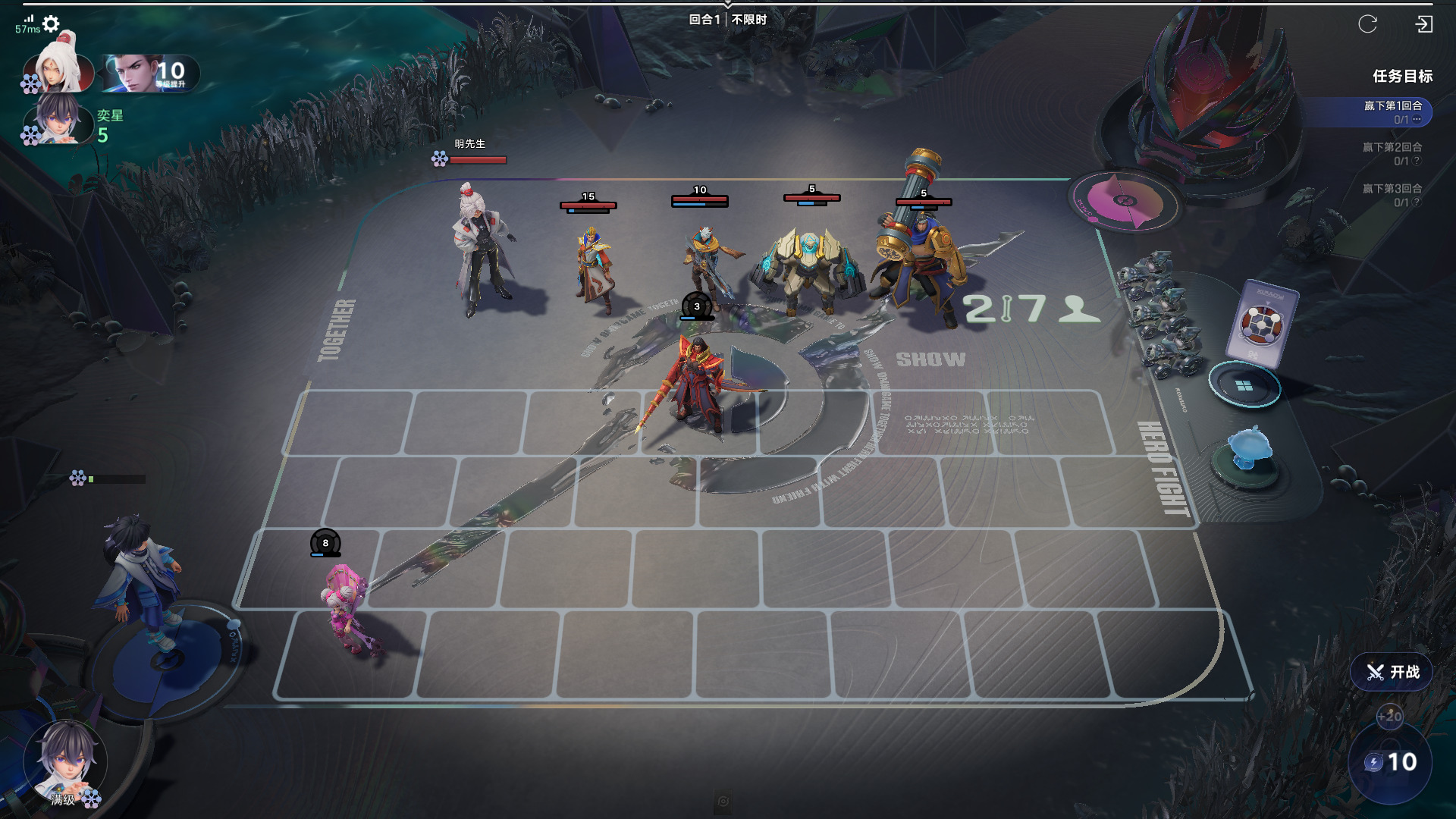Select the pink-haired hero unit marked 8

point(347,607)
